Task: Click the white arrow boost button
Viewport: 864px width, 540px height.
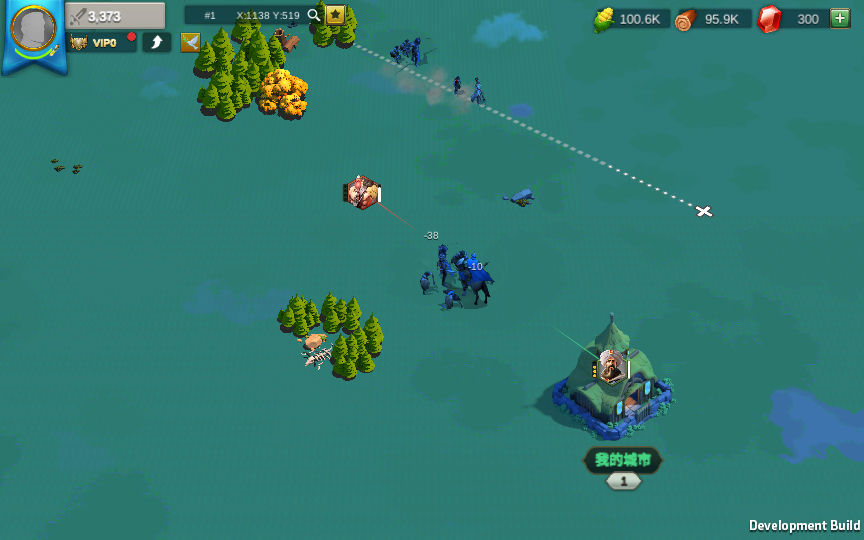Action: [x=156, y=42]
